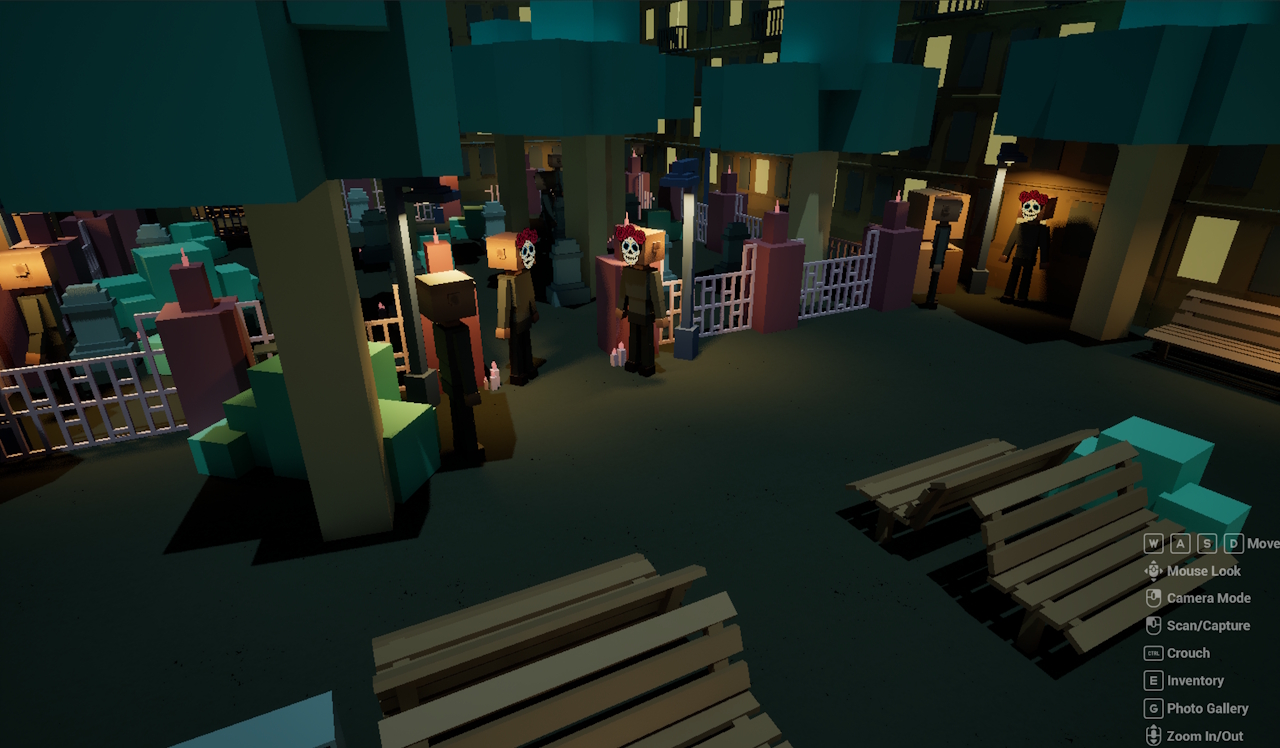Screen dimensions: 1280x748
Task: Click the G key icon for Photo Gallery
Action: pyautogui.click(x=1152, y=708)
